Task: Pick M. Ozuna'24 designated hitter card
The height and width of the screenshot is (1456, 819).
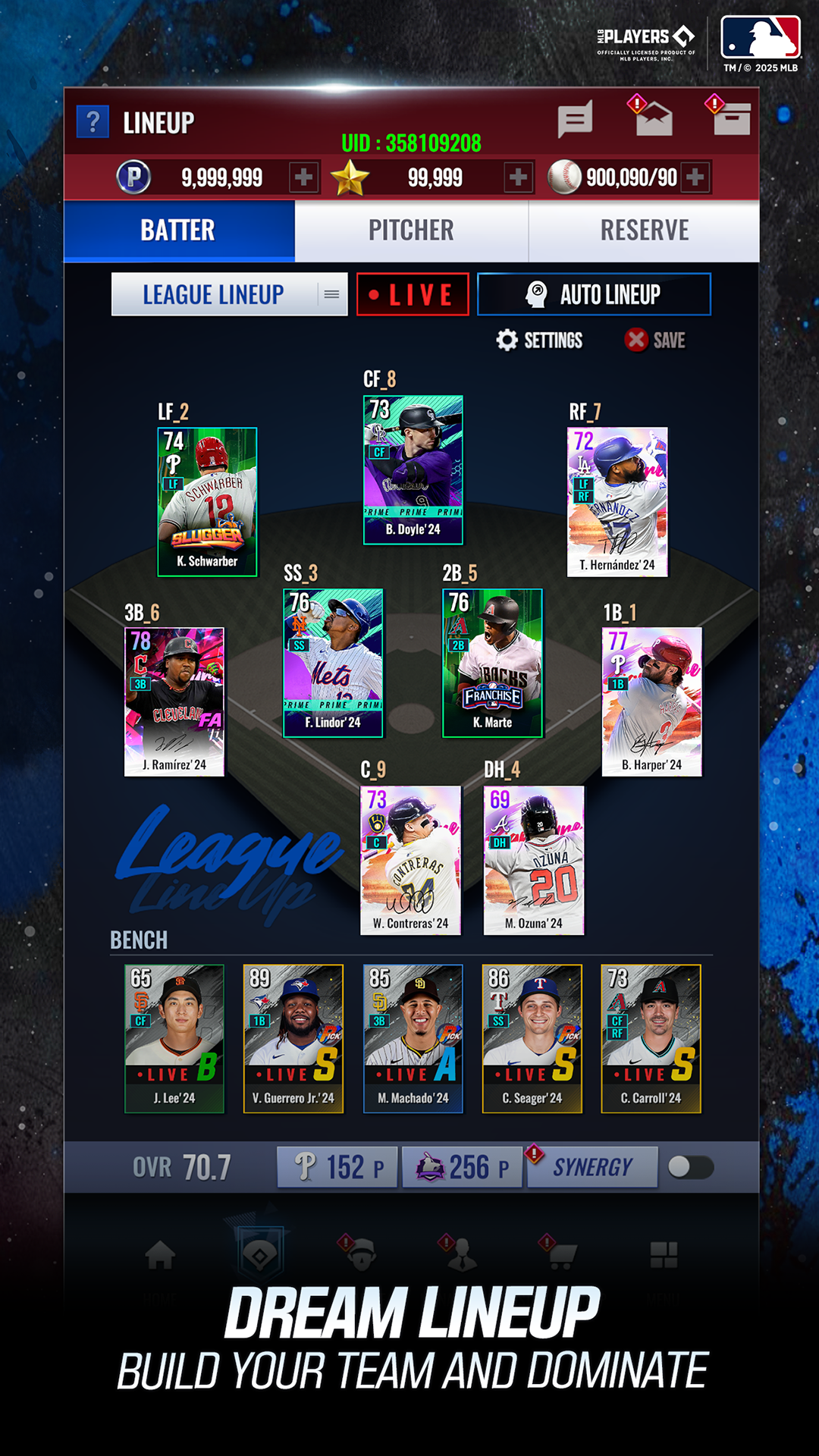Action: pos(534,860)
